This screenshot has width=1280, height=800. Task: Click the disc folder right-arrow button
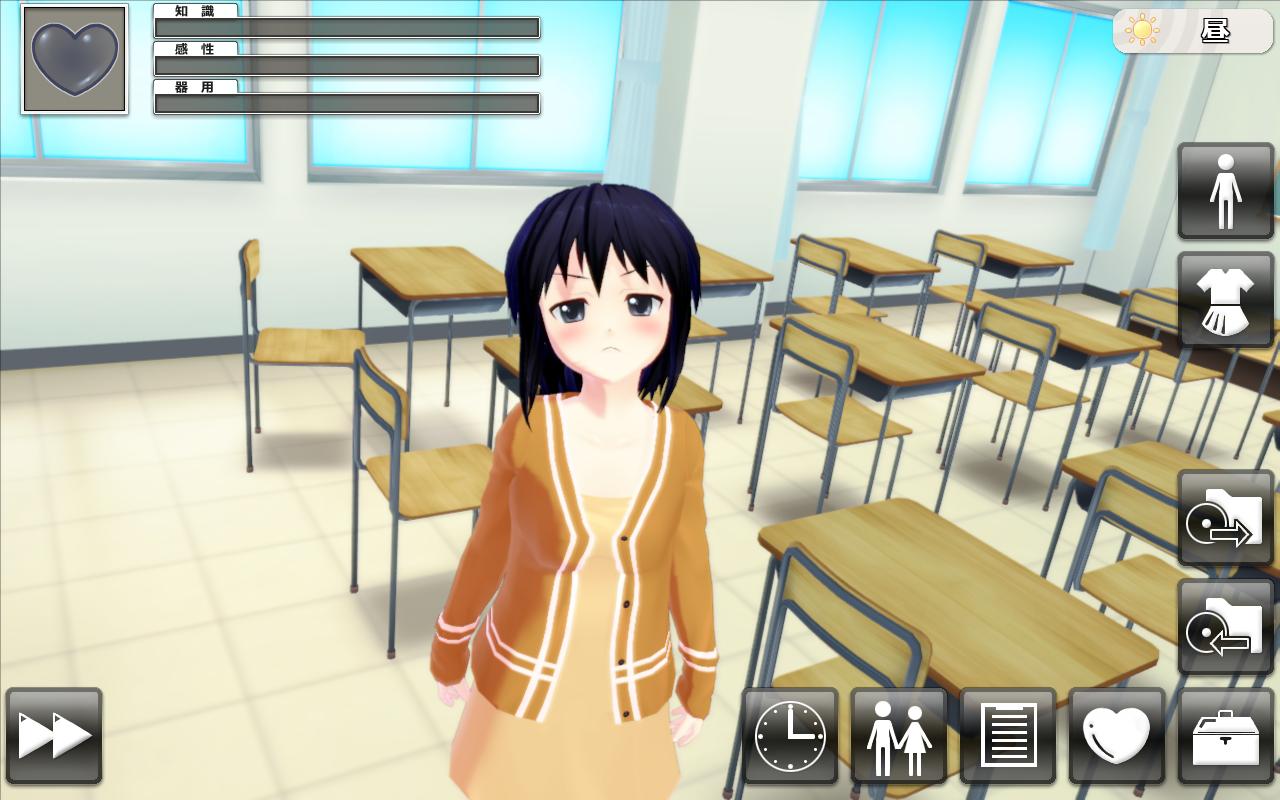coord(1226,518)
